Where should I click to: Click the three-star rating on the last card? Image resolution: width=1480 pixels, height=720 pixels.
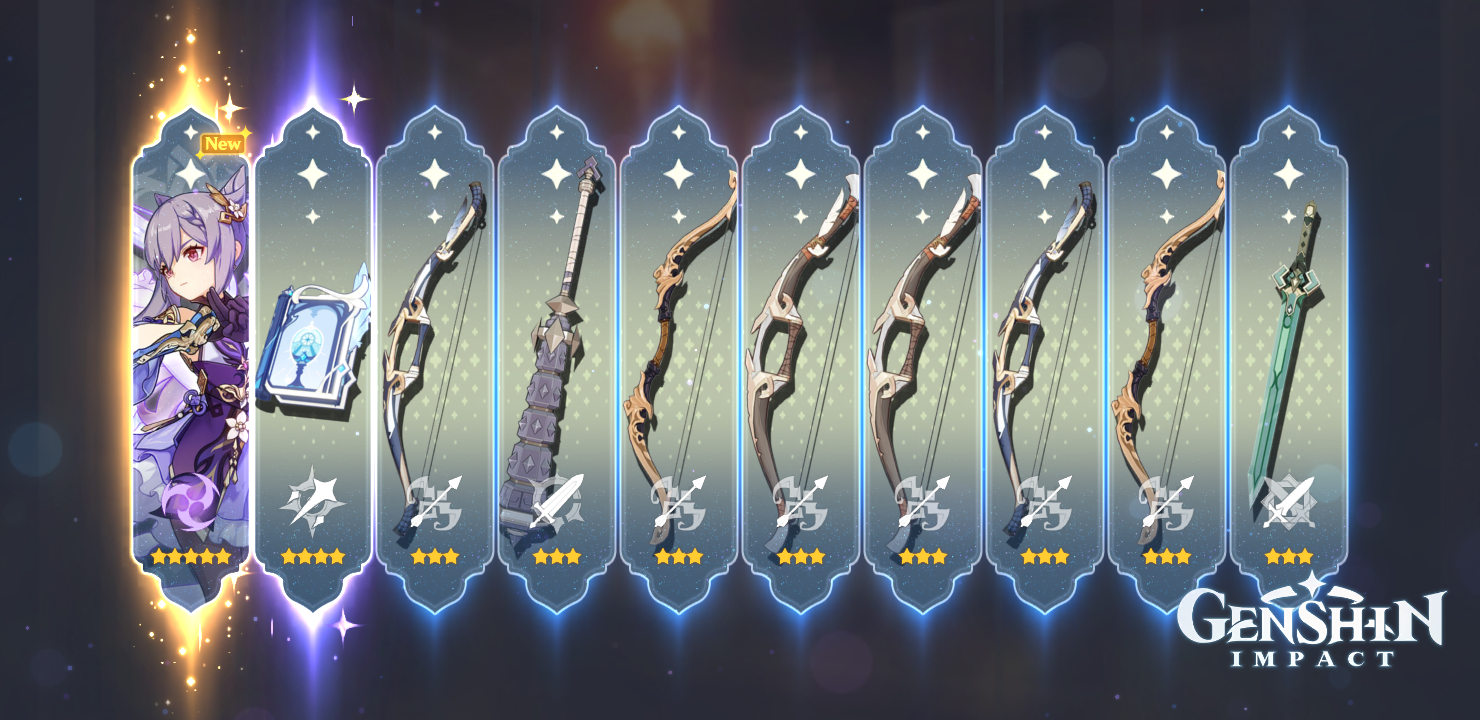pyautogui.click(x=1288, y=557)
